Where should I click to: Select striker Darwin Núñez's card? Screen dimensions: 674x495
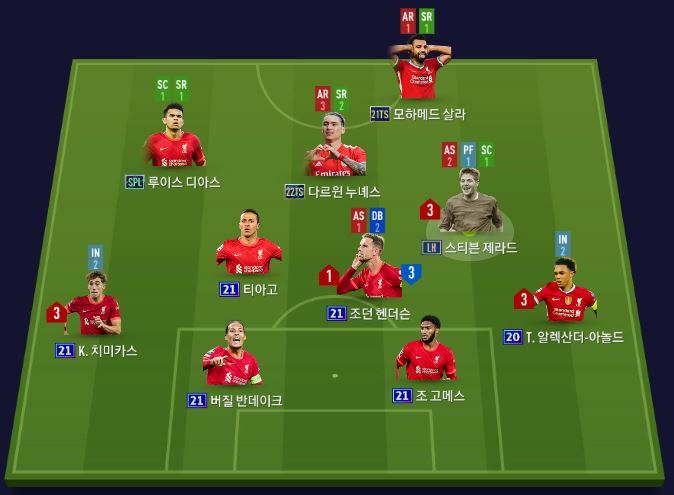click(335, 150)
